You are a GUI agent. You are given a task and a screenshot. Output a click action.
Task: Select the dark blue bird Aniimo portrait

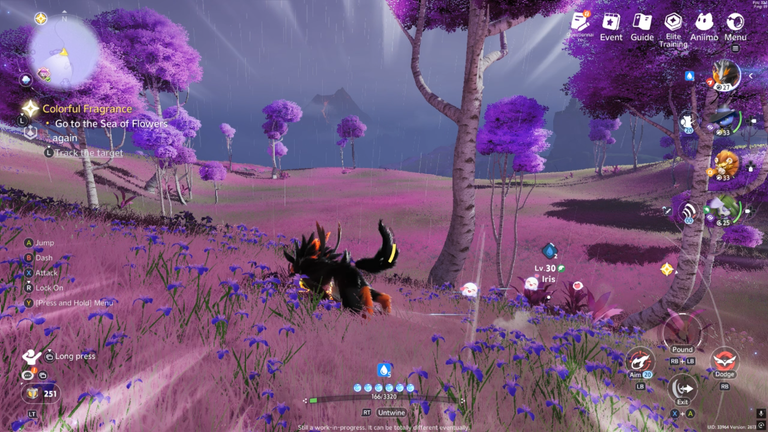(727, 120)
